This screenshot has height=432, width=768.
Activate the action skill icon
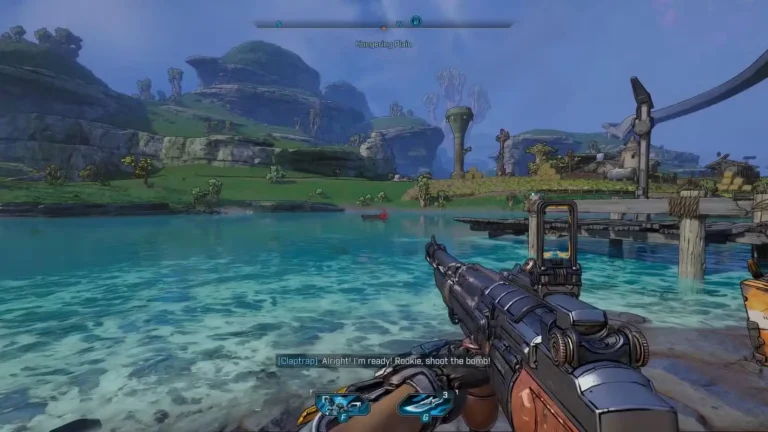(342, 404)
